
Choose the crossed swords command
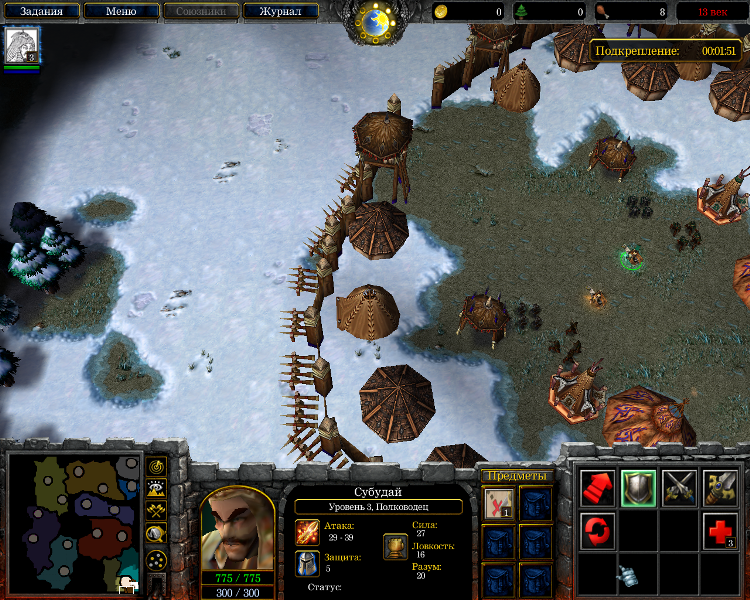point(679,487)
